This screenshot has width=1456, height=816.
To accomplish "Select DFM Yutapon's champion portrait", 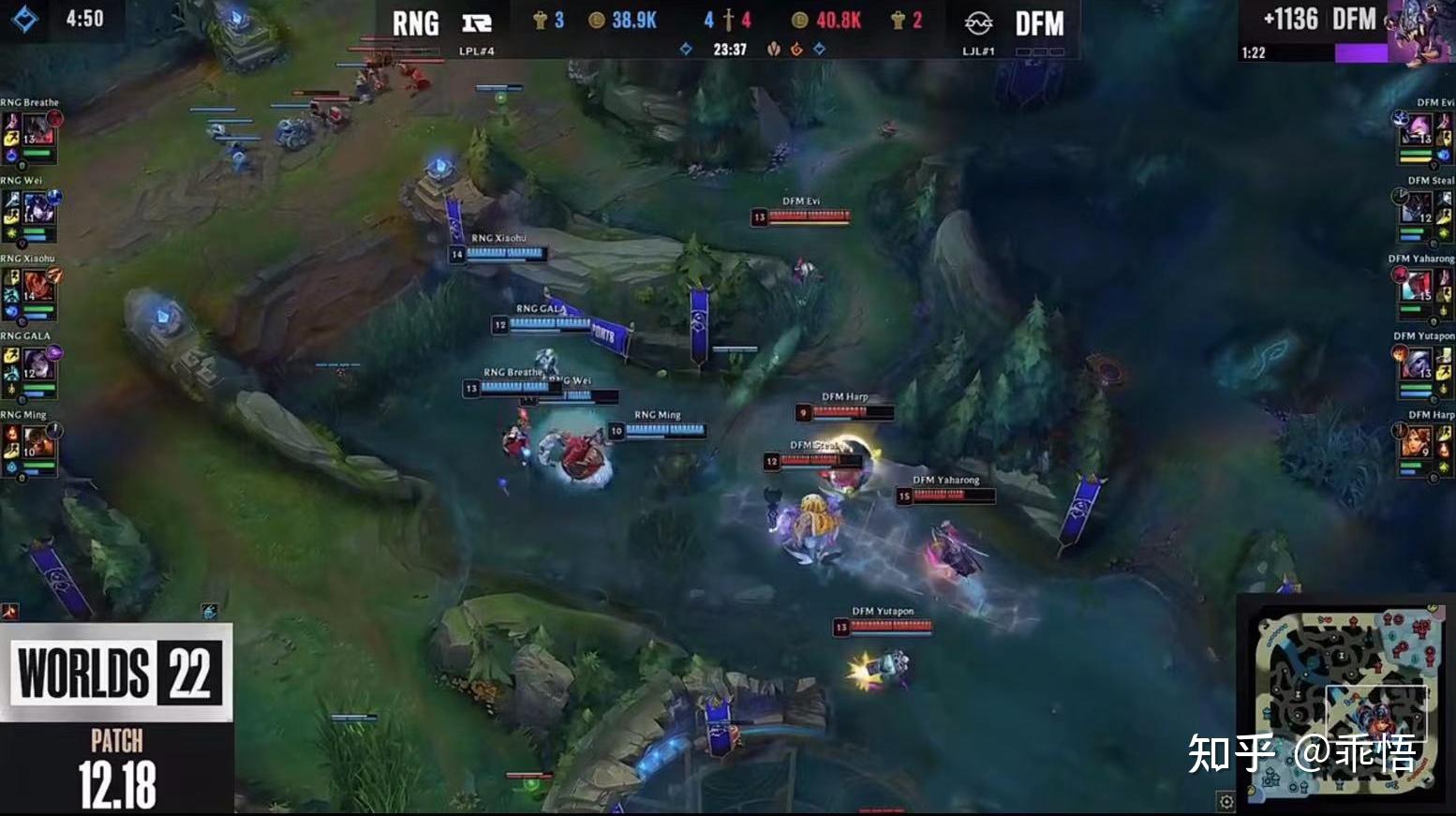I will [x=1418, y=362].
